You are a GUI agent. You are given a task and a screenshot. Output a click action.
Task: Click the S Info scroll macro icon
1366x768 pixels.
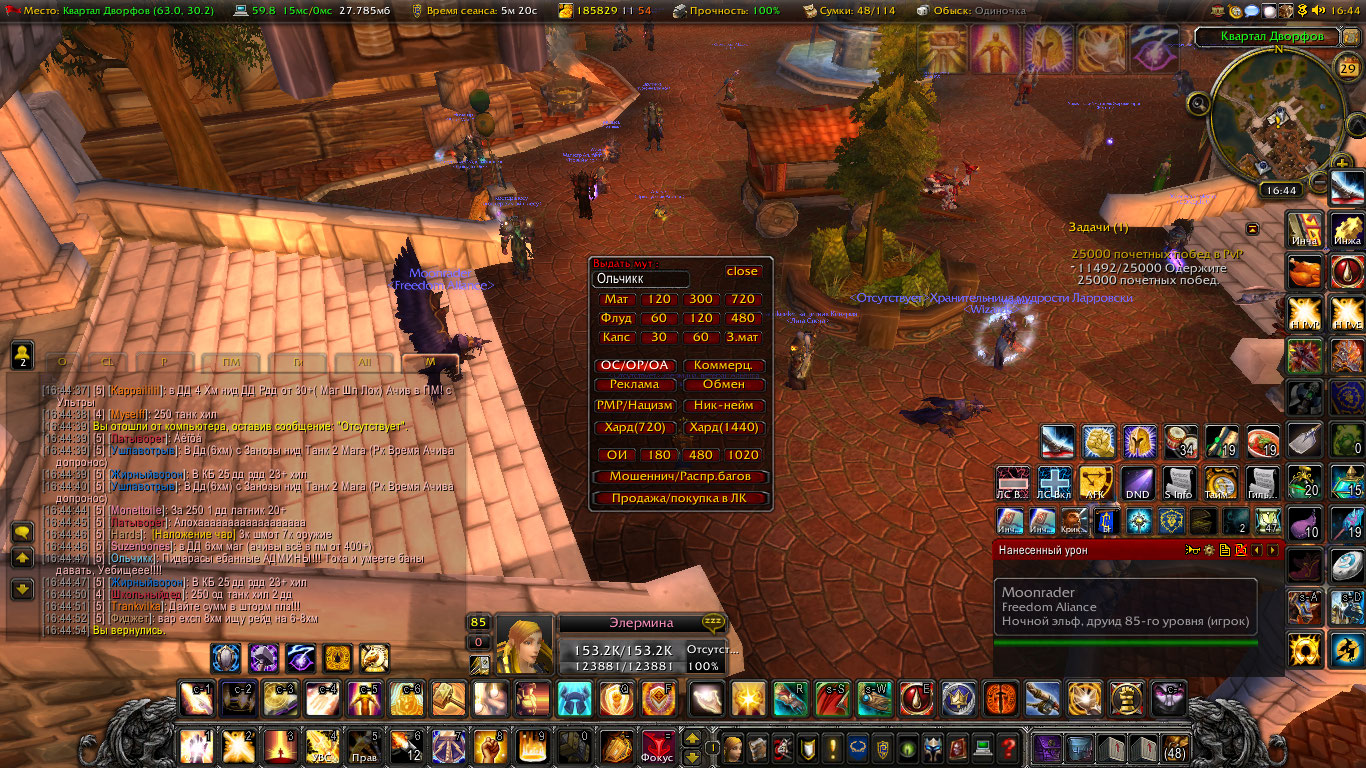coord(1178,482)
